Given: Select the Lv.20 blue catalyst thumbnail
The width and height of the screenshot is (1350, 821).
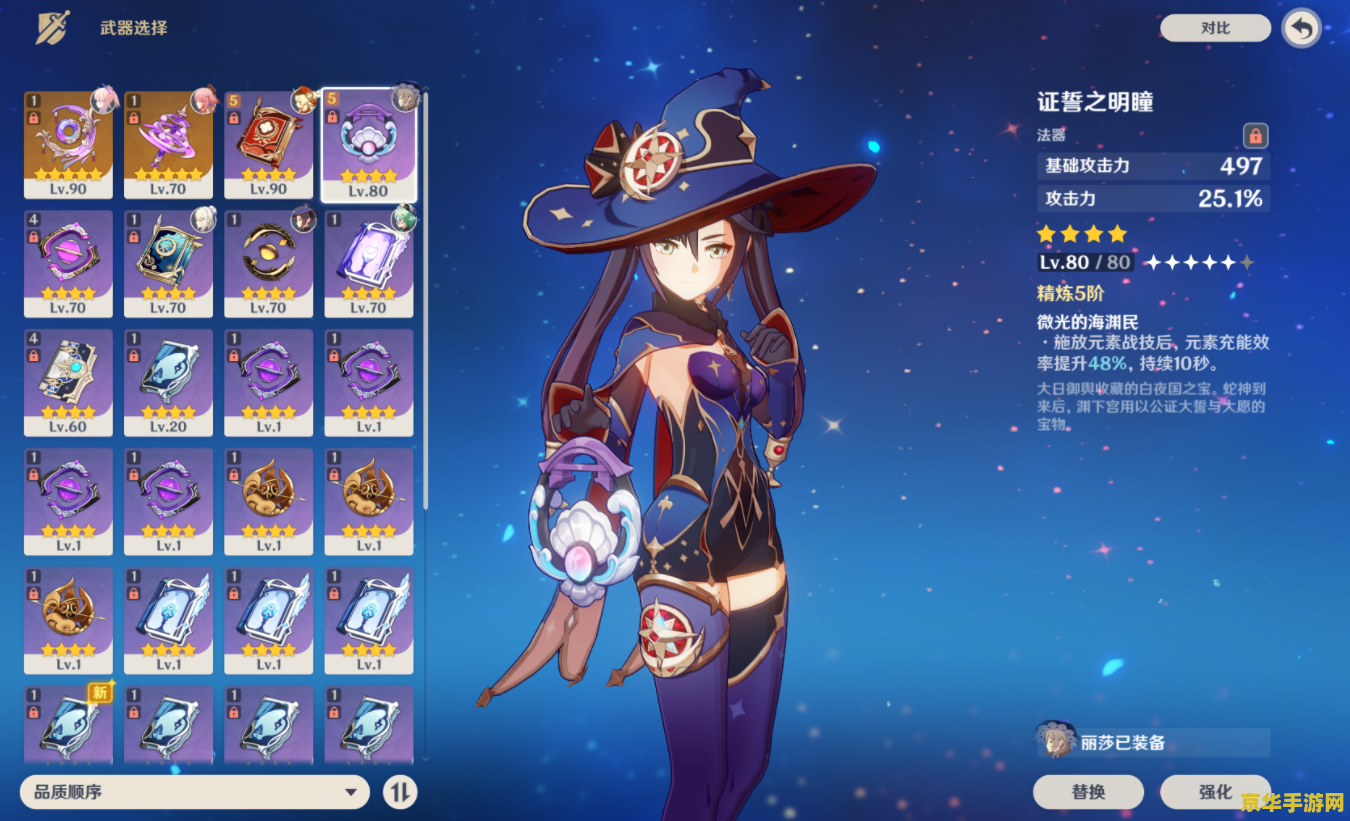Looking at the screenshot, I should 168,380.
